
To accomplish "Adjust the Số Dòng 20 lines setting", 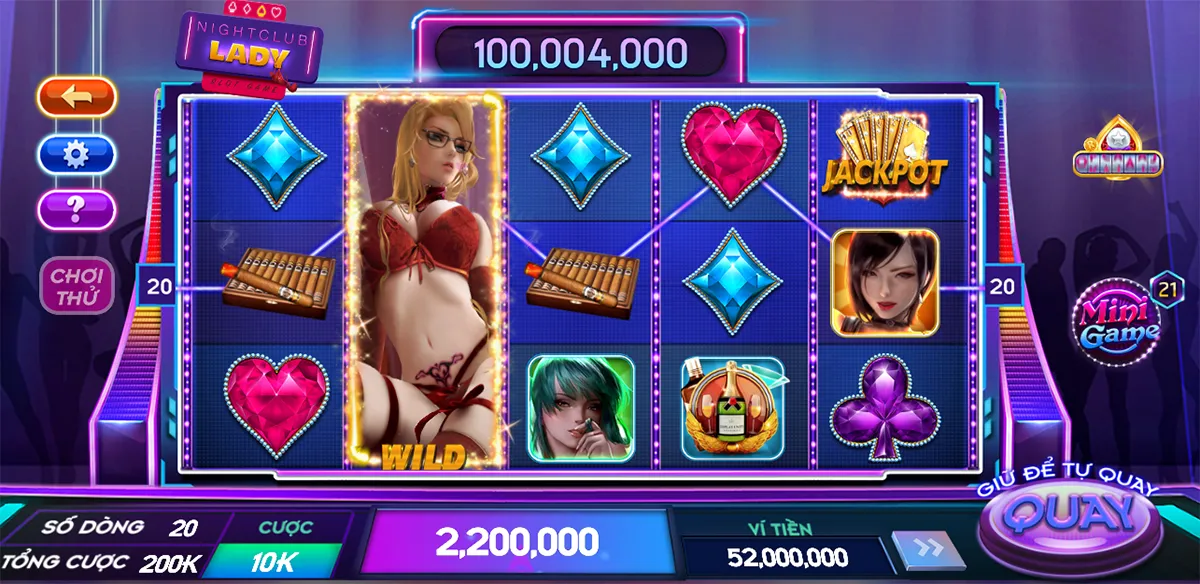I will [183, 527].
